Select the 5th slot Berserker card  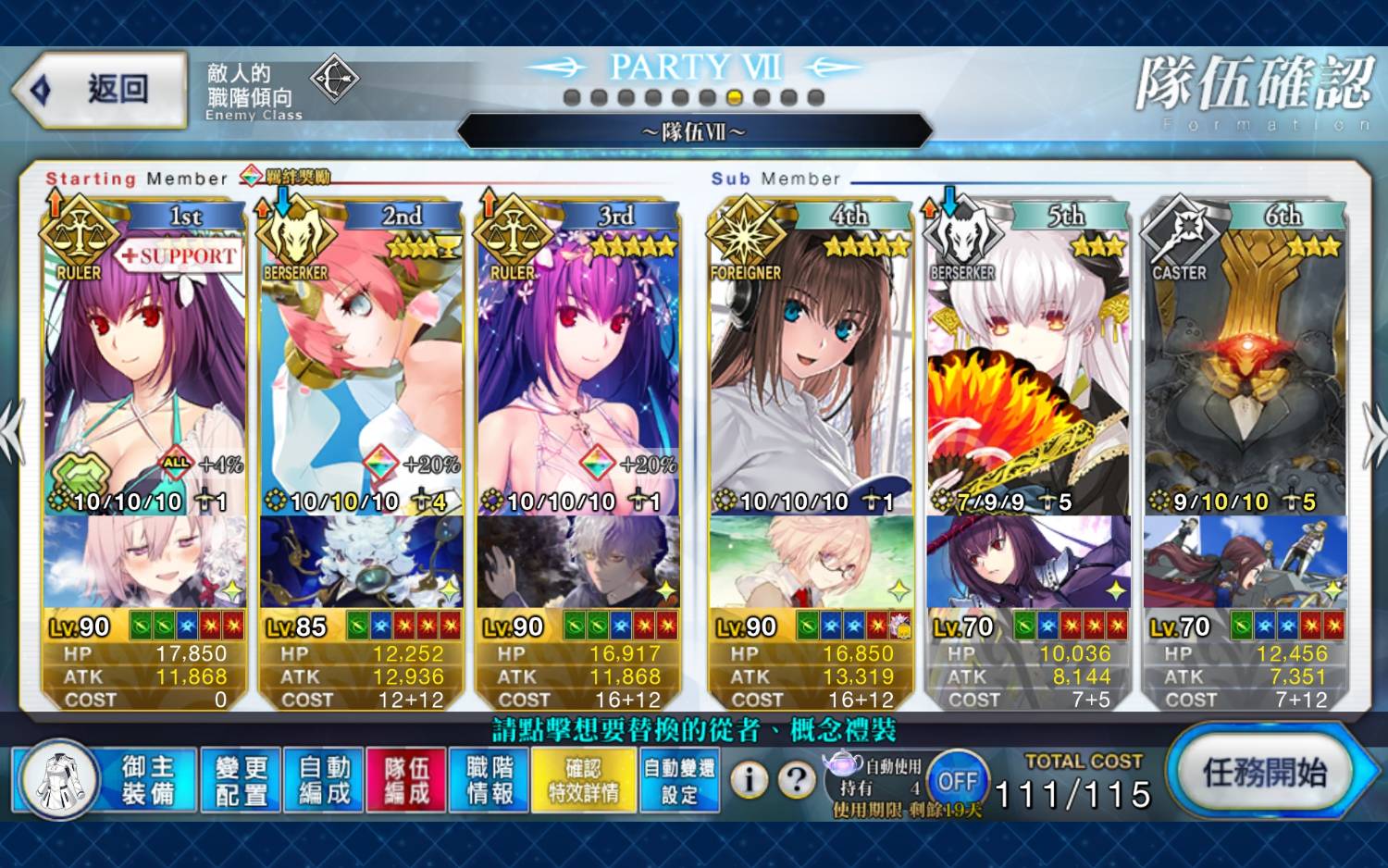coord(1028,370)
